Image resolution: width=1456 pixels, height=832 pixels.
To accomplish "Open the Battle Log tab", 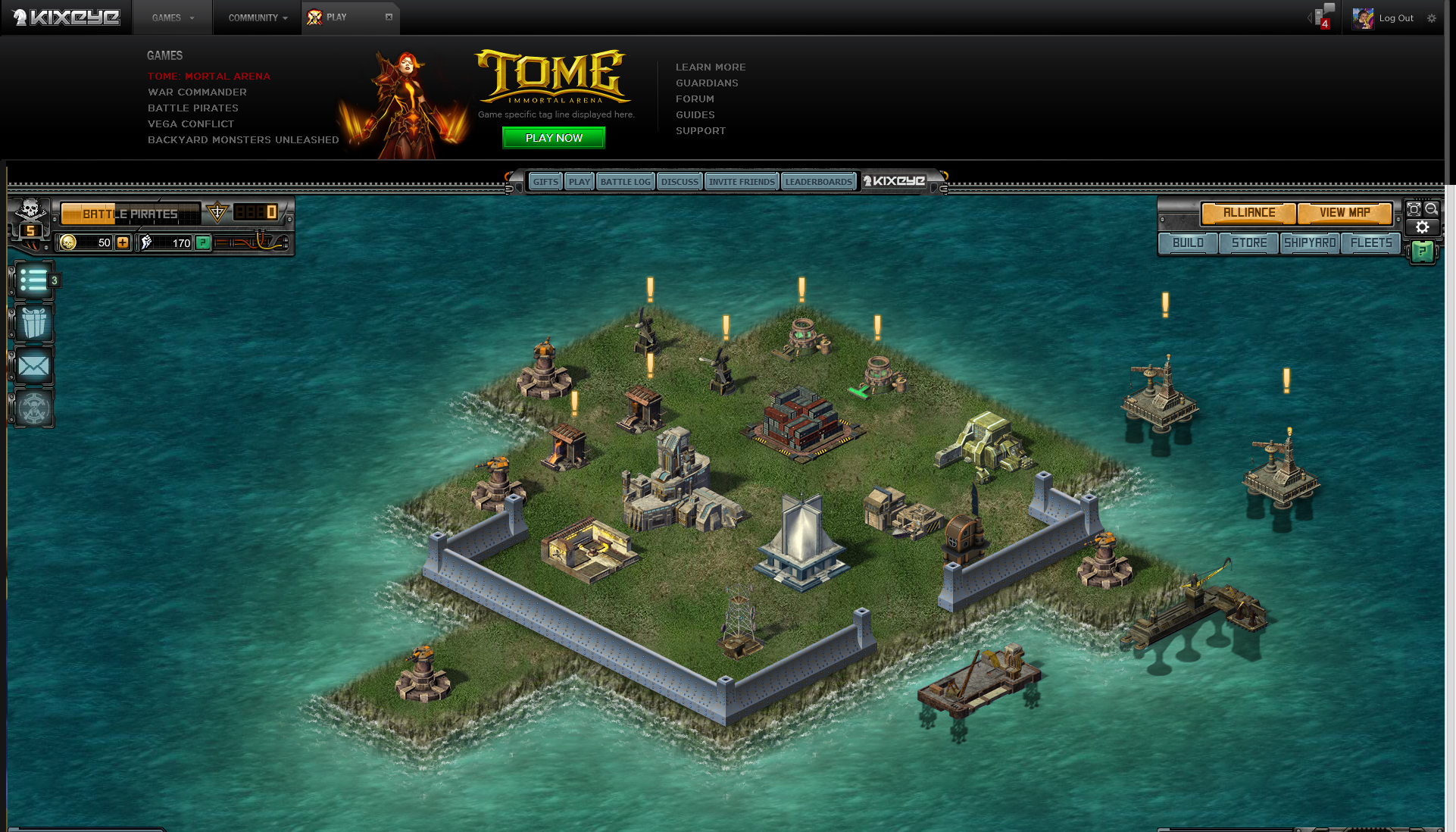I will click(x=625, y=182).
